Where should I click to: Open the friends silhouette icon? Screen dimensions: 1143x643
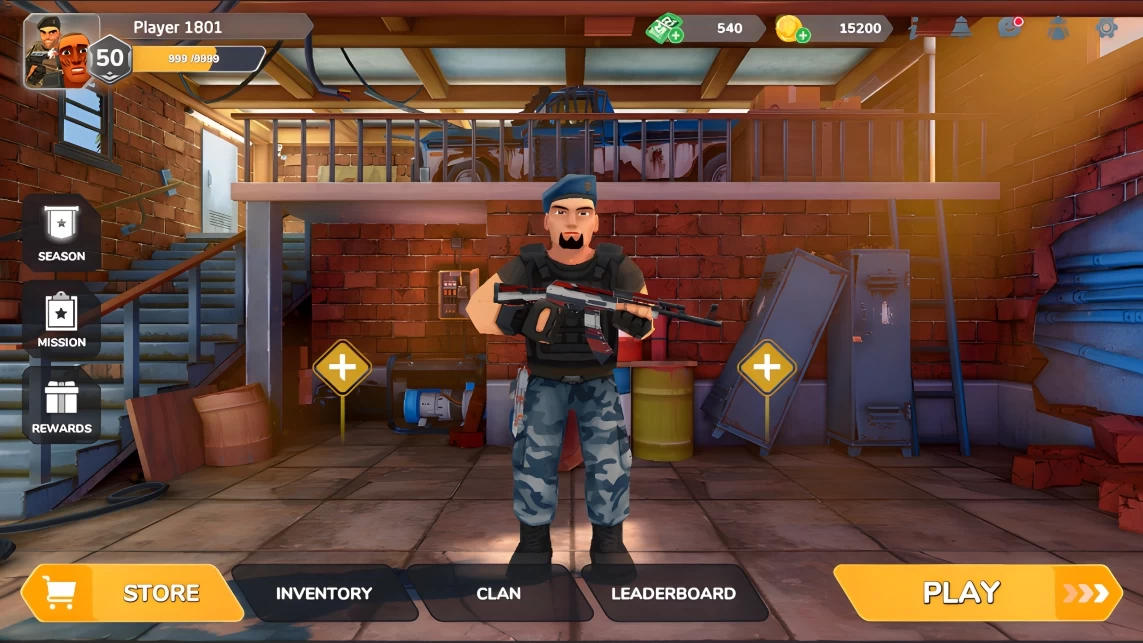(1057, 28)
